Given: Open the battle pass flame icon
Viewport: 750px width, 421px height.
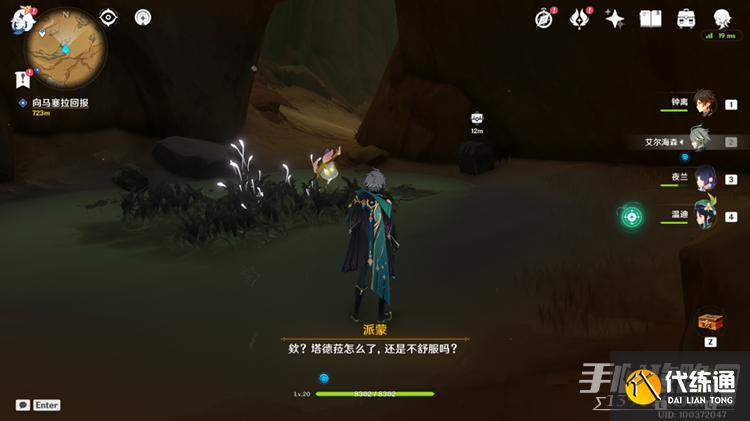Looking at the screenshot, I should click(579, 19).
